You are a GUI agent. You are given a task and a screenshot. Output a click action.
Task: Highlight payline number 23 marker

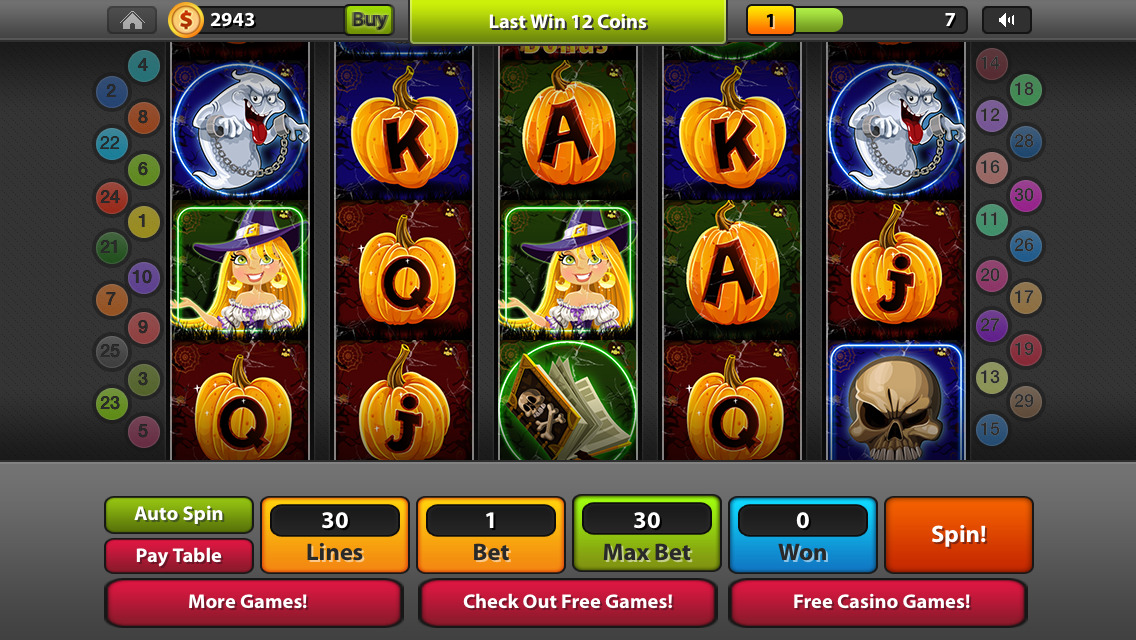(111, 404)
